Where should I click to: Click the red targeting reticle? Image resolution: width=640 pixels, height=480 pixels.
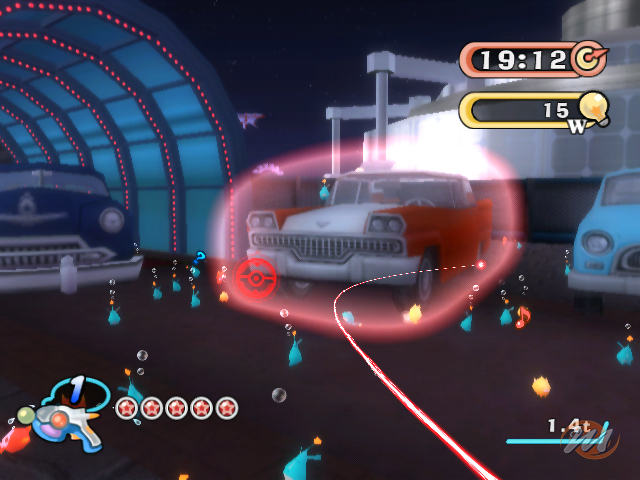(x=256, y=276)
